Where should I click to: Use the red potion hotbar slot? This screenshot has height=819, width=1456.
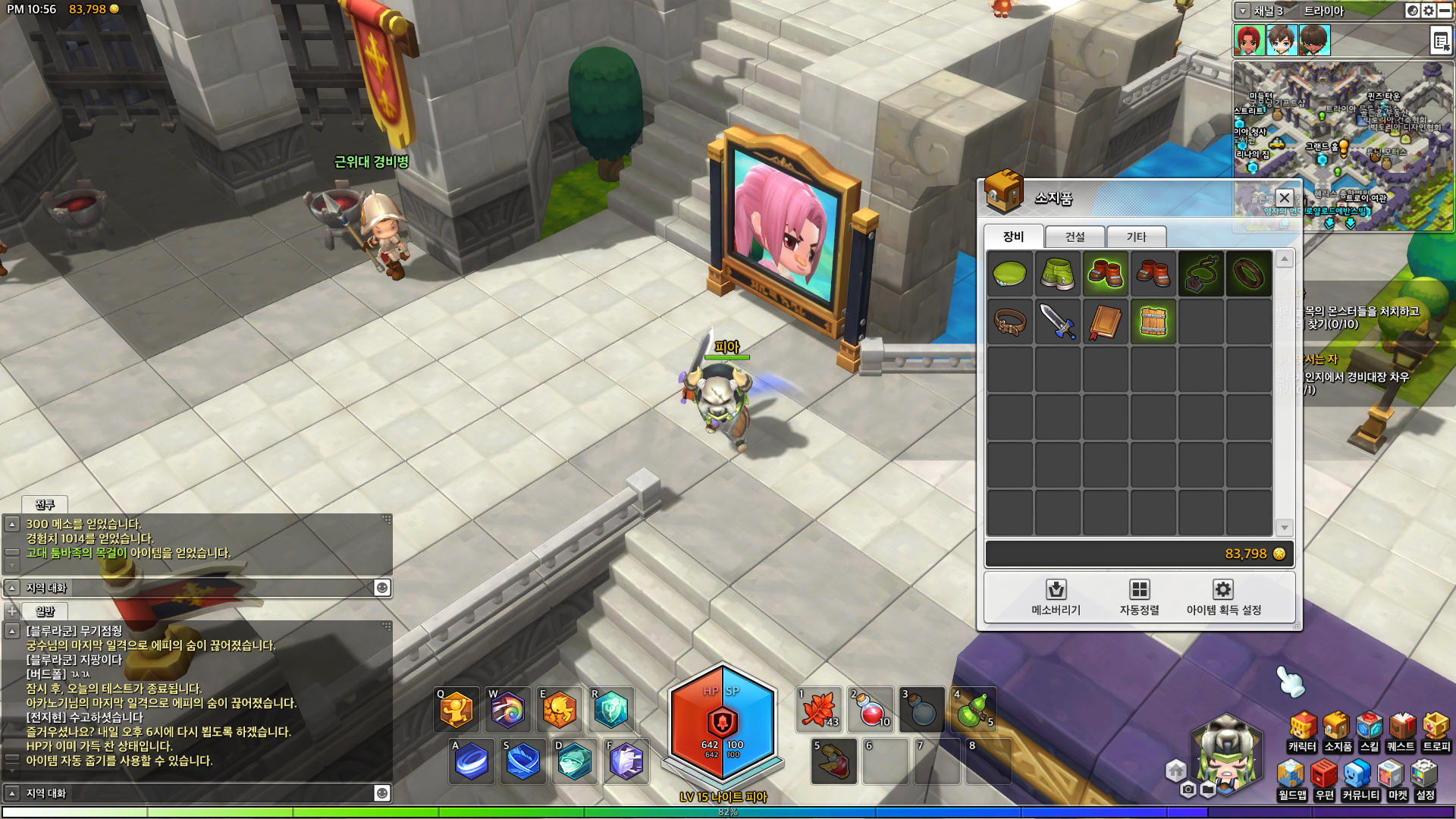tap(871, 710)
